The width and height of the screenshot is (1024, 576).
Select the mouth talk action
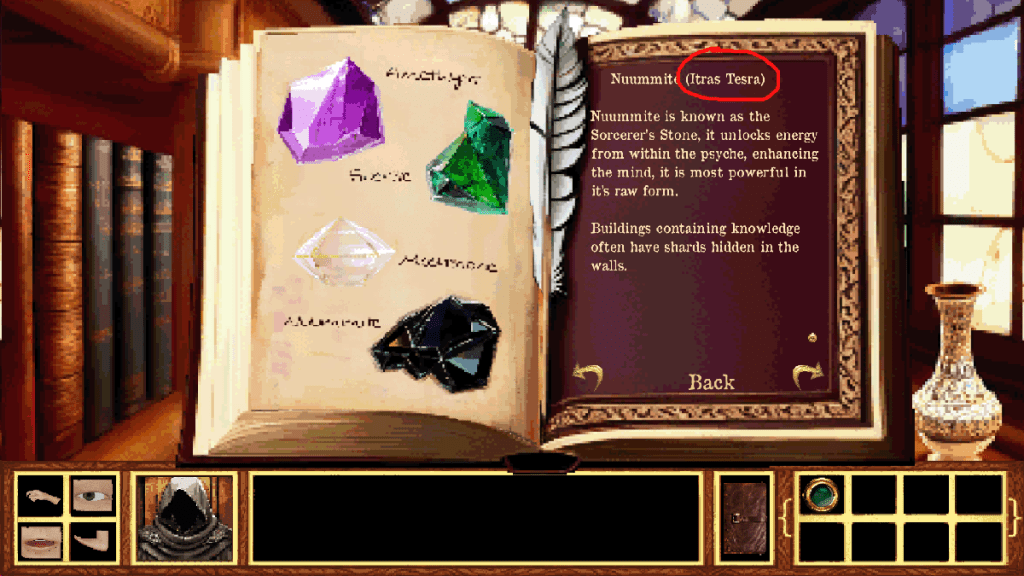41,542
